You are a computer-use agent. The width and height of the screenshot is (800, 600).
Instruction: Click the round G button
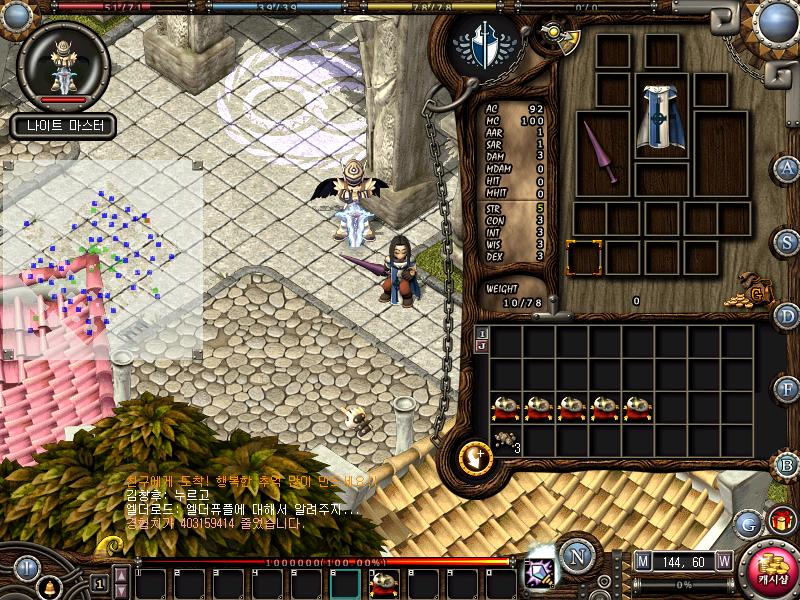(747, 522)
